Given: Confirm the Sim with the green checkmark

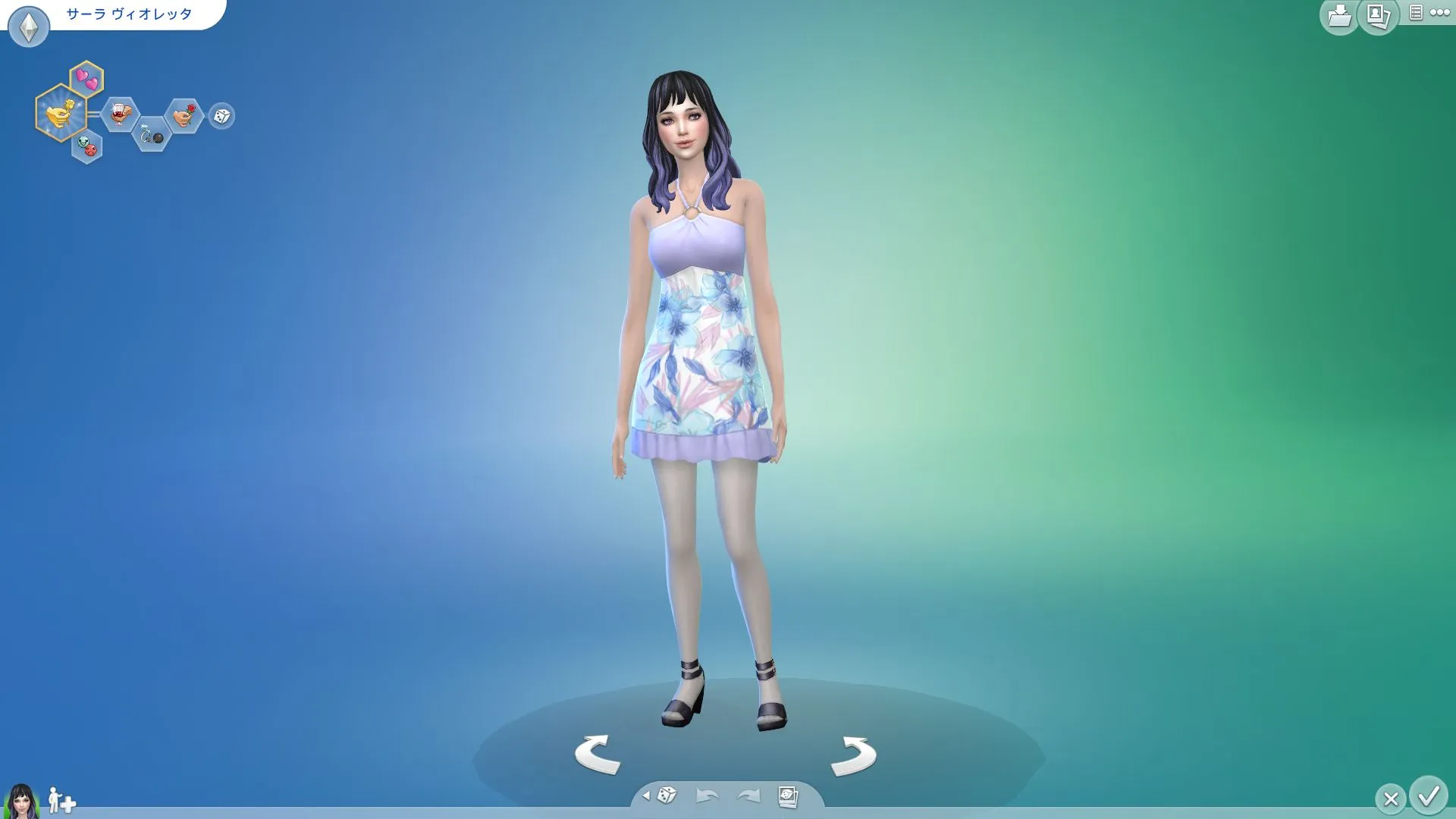Looking at the screenshot, I should [1429, 796].
